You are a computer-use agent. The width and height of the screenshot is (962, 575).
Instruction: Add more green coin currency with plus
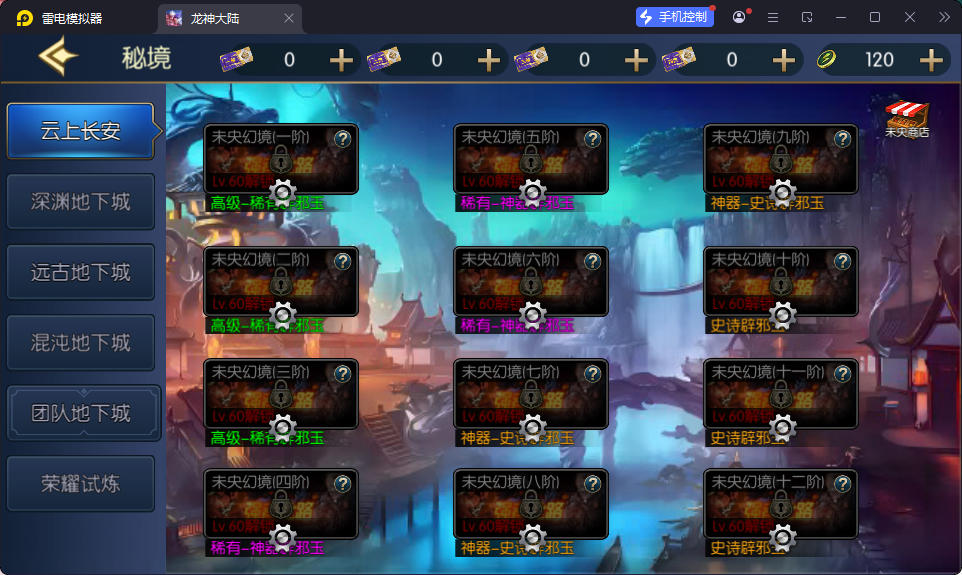pos(931,60)
